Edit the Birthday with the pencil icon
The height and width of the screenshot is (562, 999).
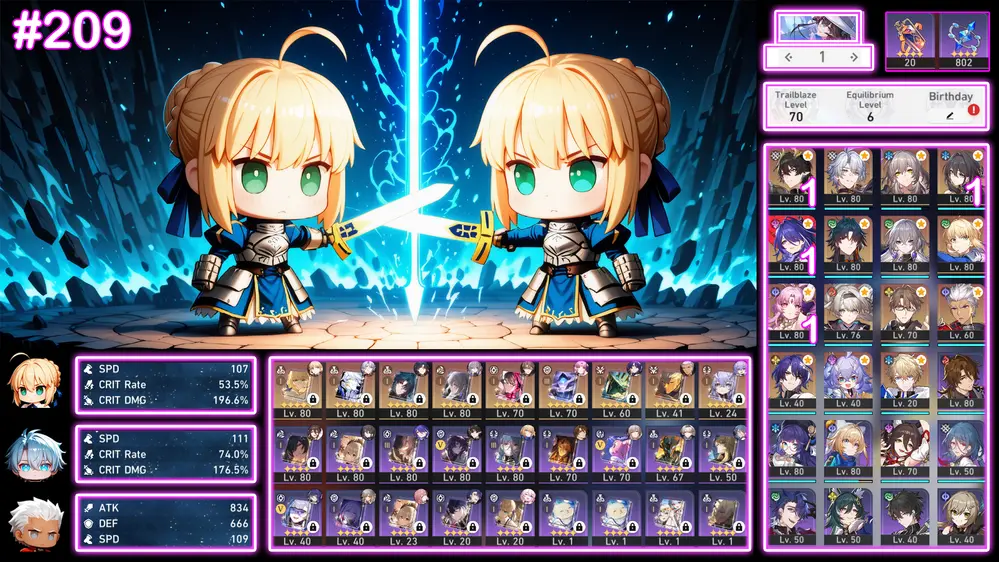(950, 117)
